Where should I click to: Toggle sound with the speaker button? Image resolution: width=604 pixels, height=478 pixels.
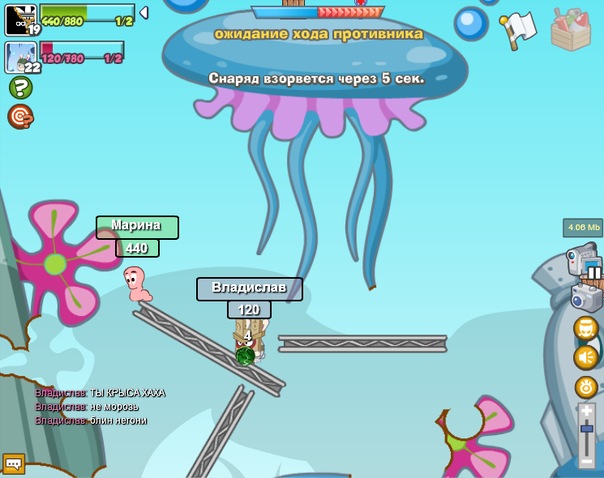click(586, 357)
